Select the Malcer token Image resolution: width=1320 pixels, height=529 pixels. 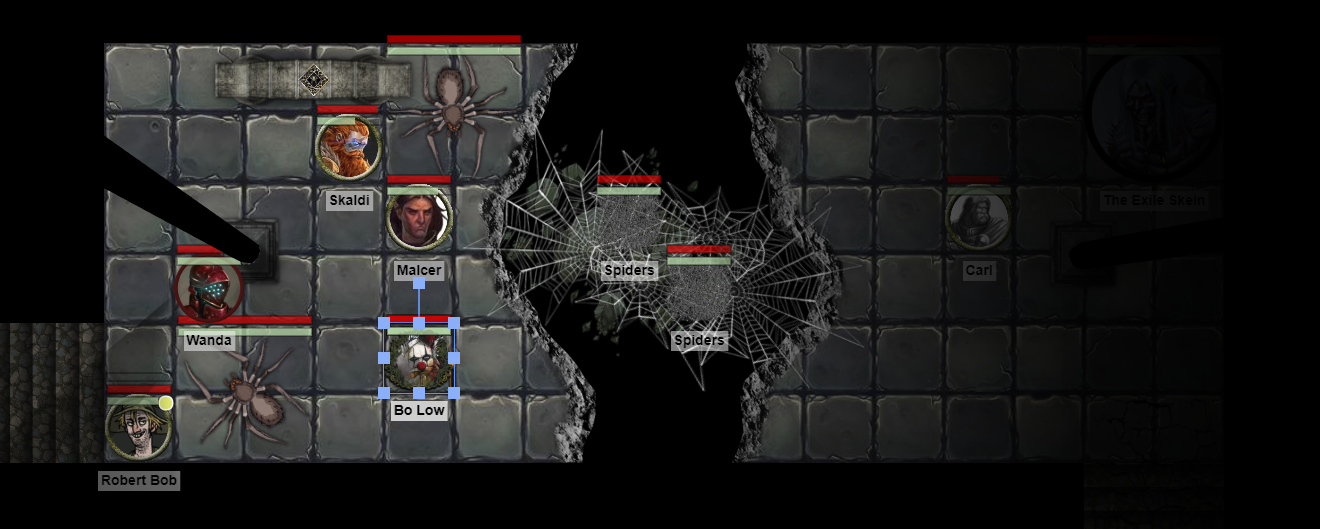pyautogui.click(x=419, y=219)
